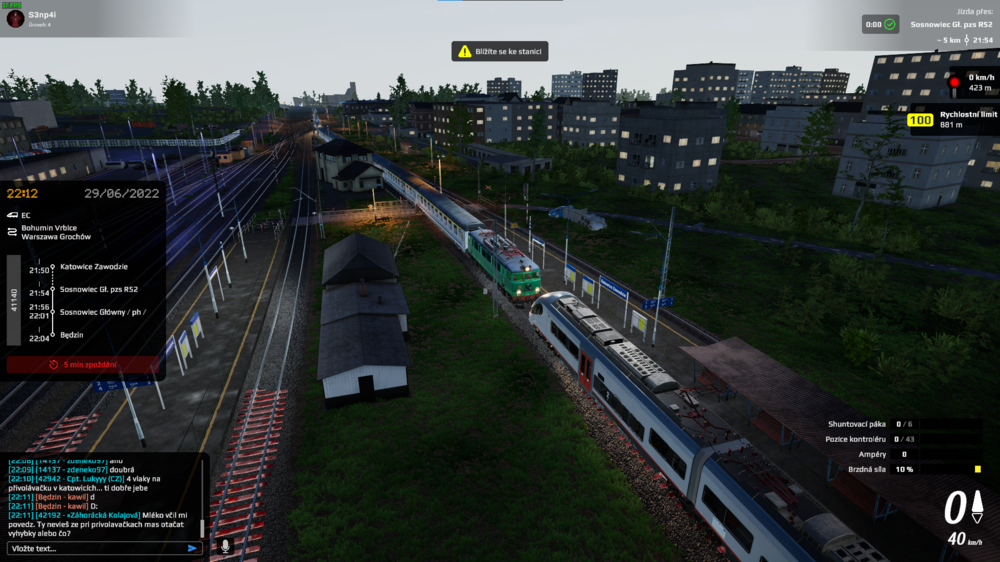This screenshot has height=562, width=1000.
Task: Toggle the voice chat microphone icon
Action: point(225,546)
